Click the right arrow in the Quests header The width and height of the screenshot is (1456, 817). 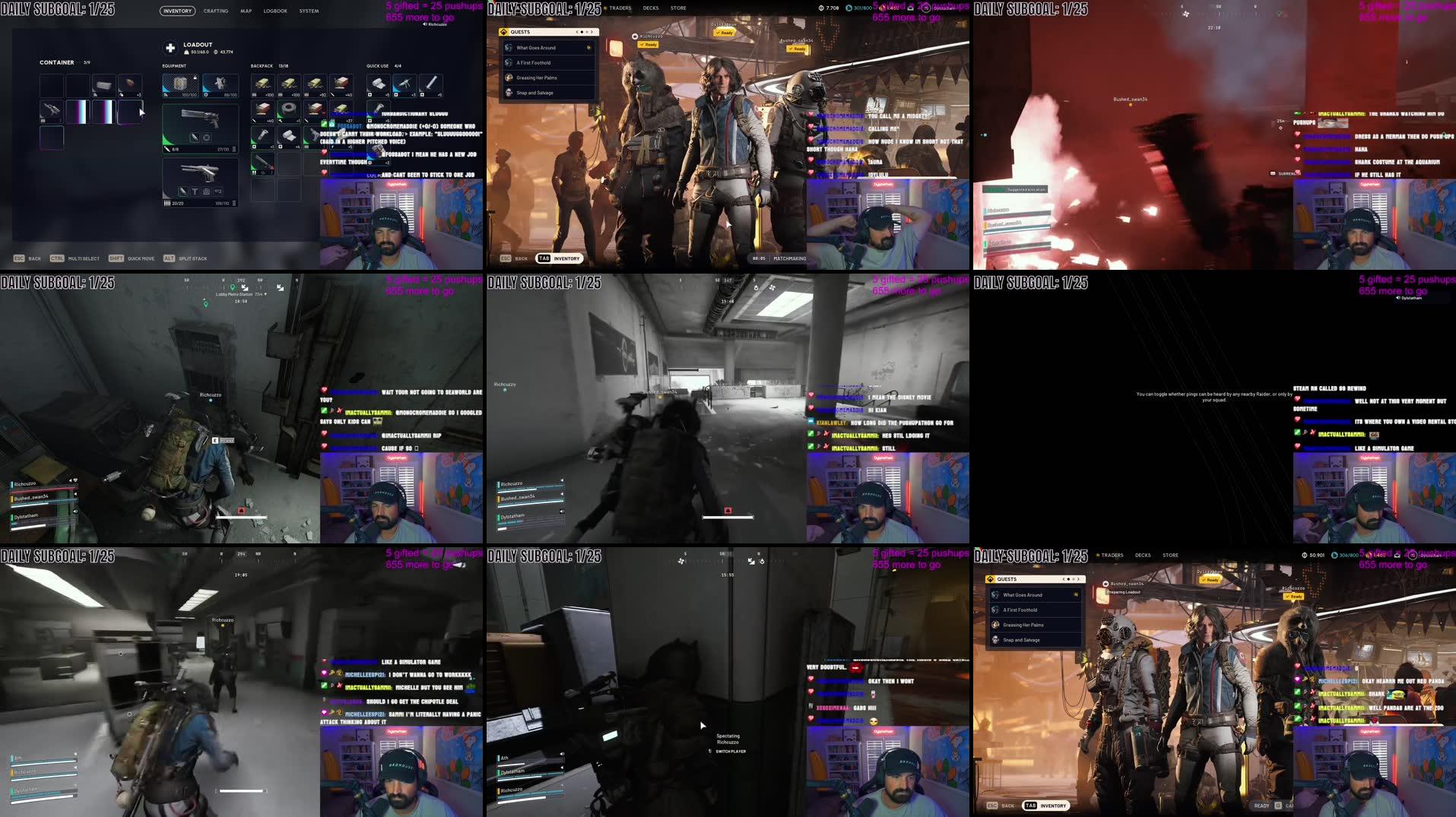592,32
